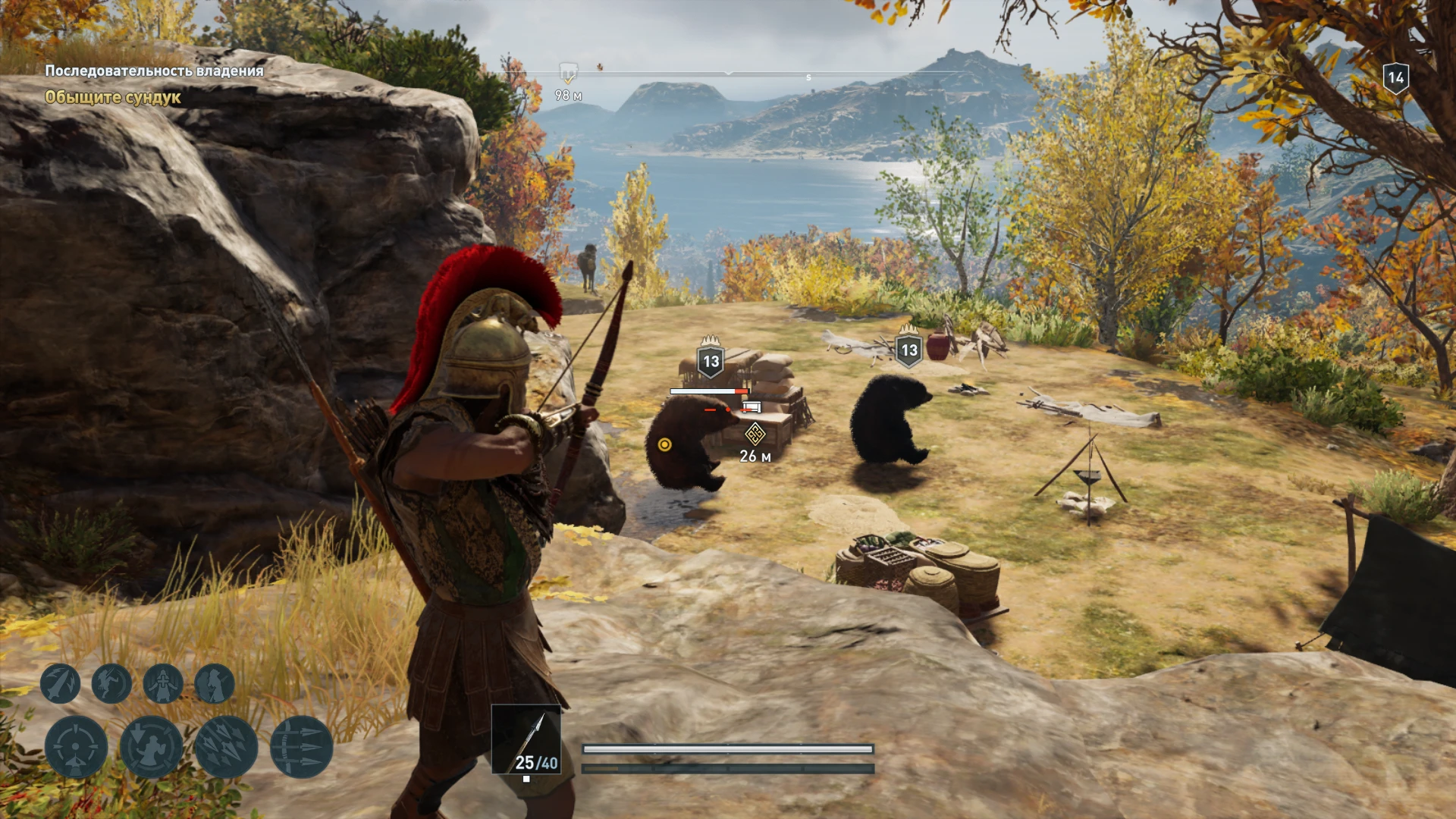Click the level 13 badge above black bear
Viewport: 1456px width, 819px height.
pos(908,350)
